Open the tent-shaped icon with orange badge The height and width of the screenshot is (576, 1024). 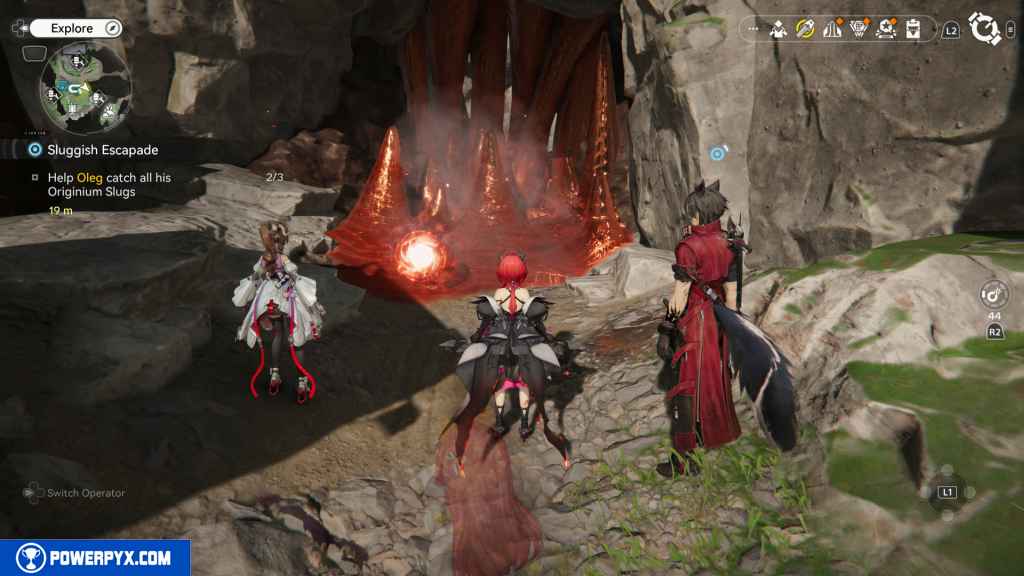point(832,29)
